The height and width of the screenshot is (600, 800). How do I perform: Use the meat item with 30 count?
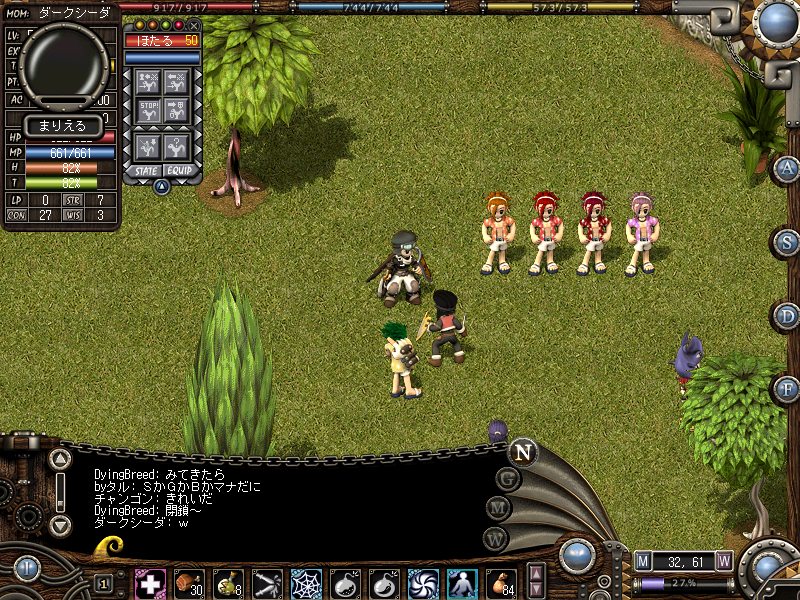[189, 583]
